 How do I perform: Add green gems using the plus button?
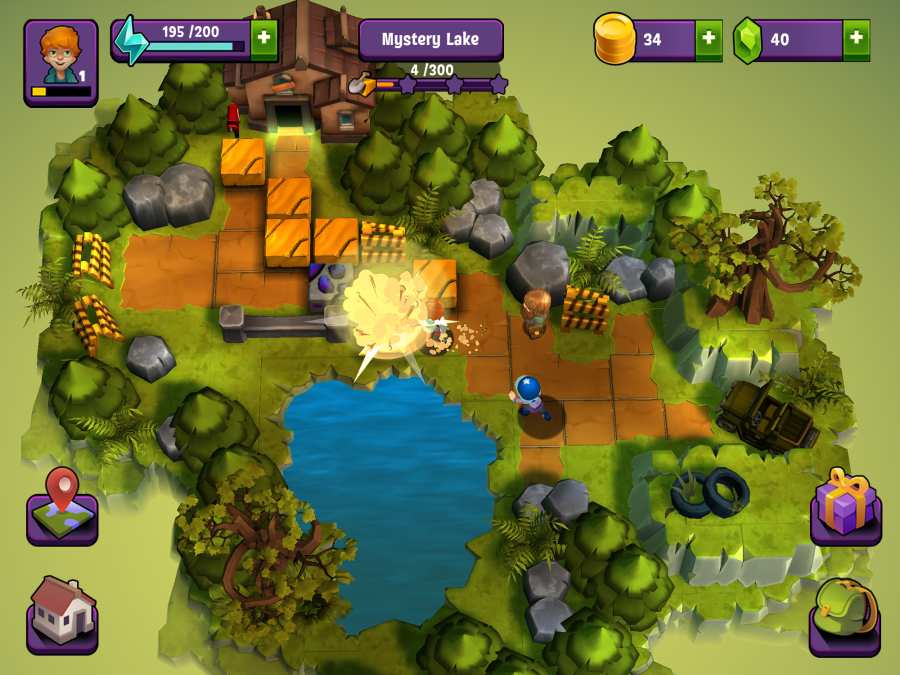(x=856, y=40)
